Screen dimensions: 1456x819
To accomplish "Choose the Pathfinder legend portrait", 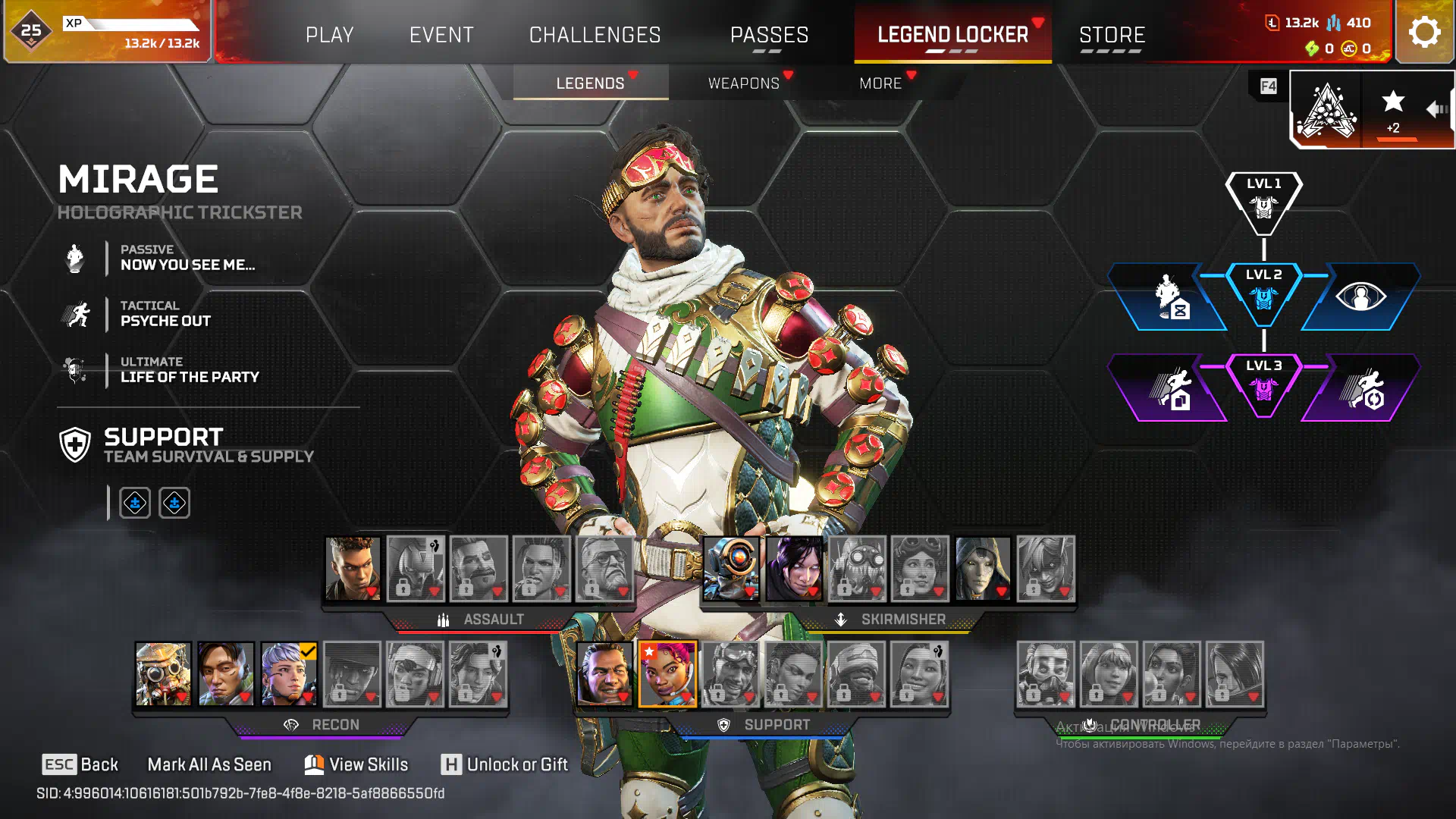I will click(x=731, y=568).
